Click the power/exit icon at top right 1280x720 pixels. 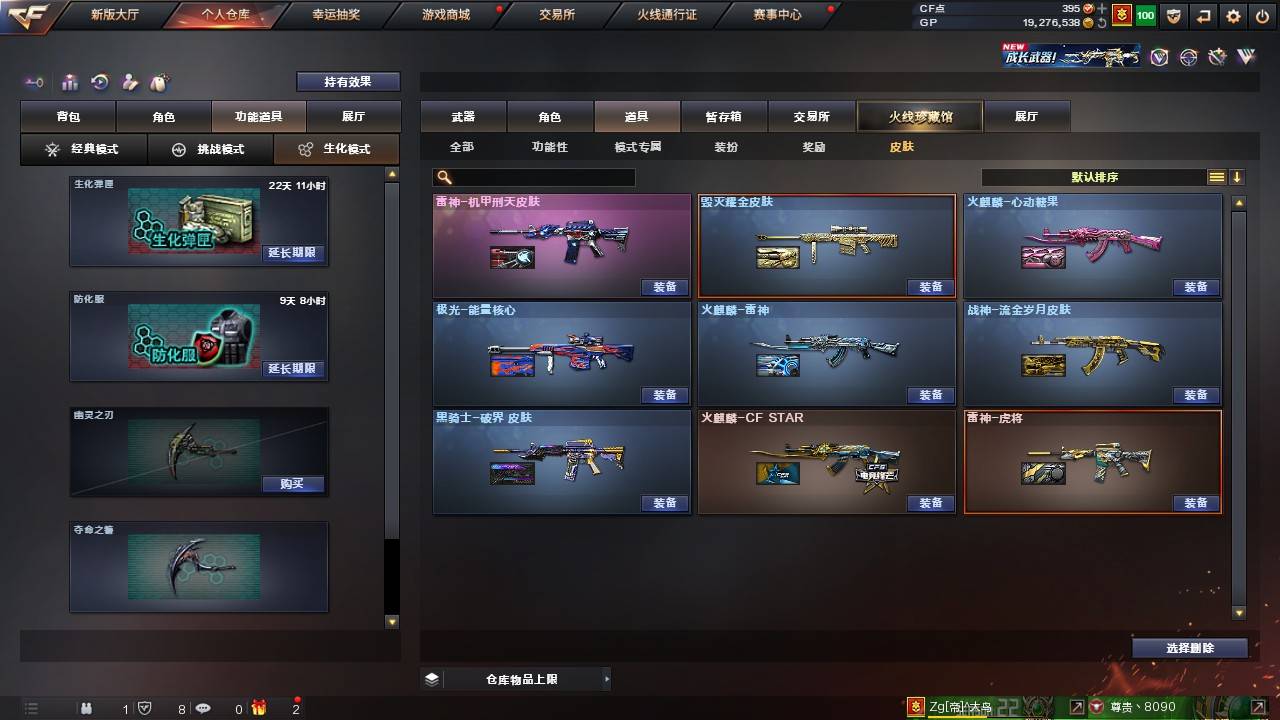1261,16
